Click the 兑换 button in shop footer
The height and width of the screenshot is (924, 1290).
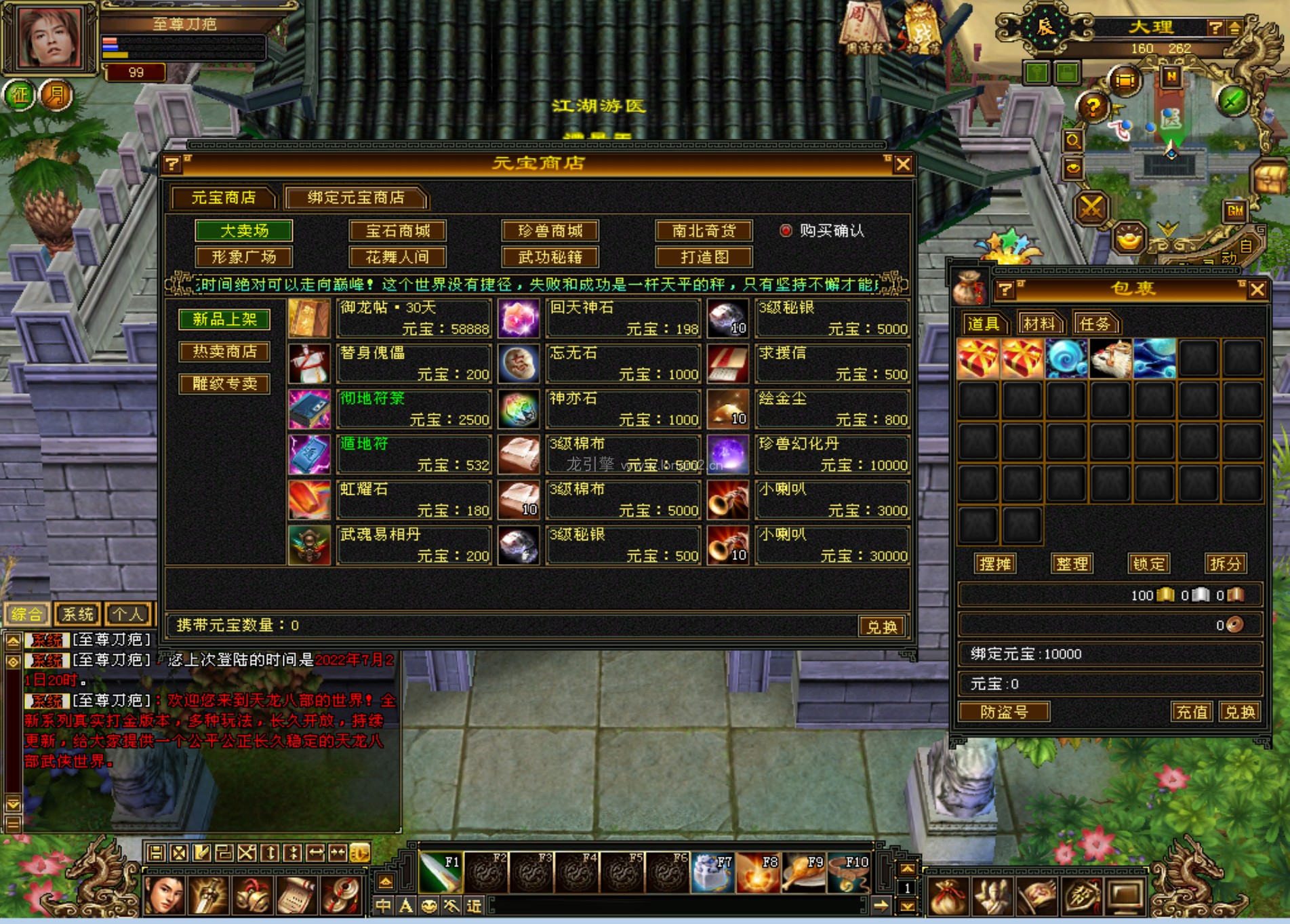click(x=881, y=626)
